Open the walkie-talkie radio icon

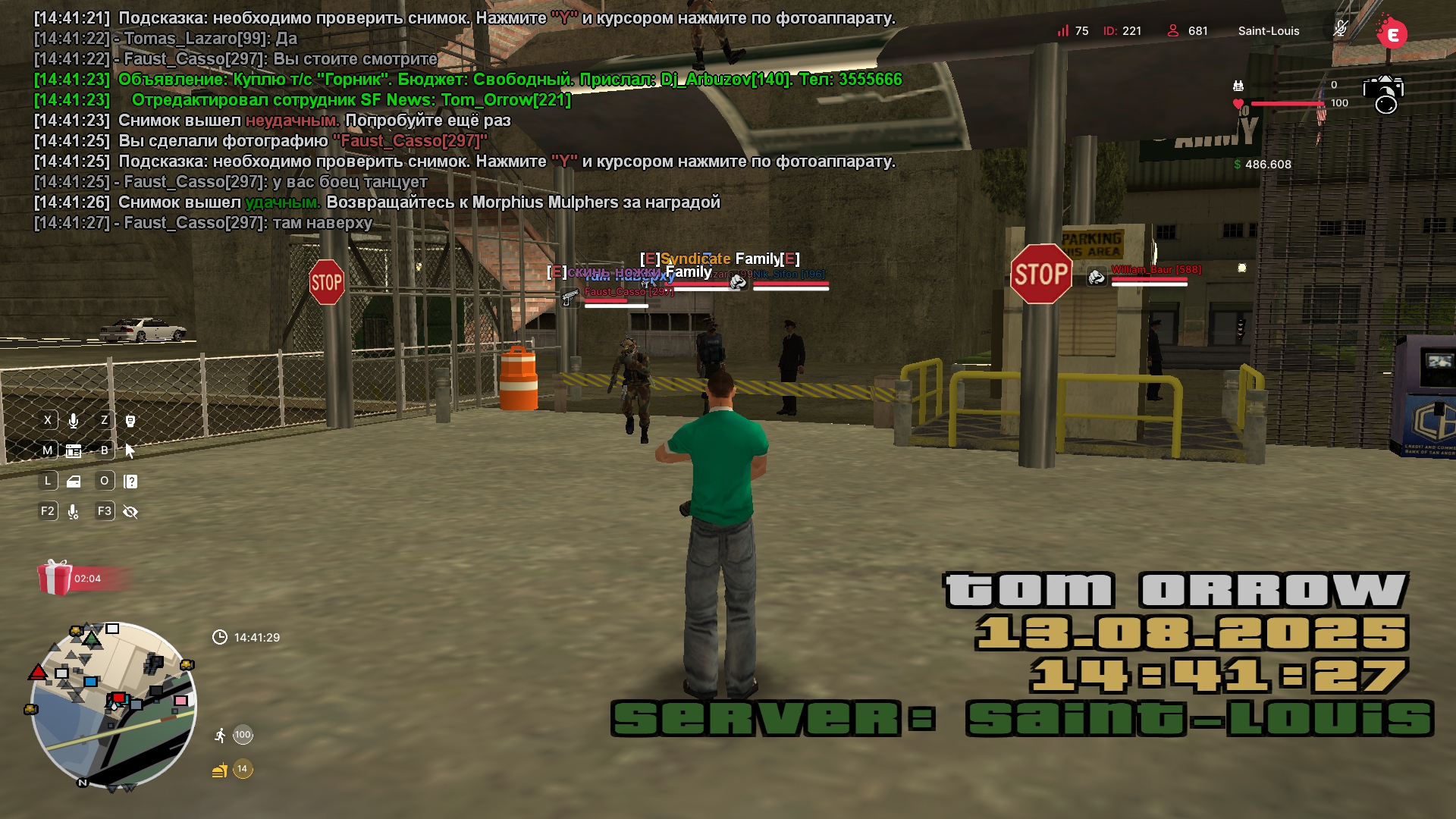tap(130, 421)
